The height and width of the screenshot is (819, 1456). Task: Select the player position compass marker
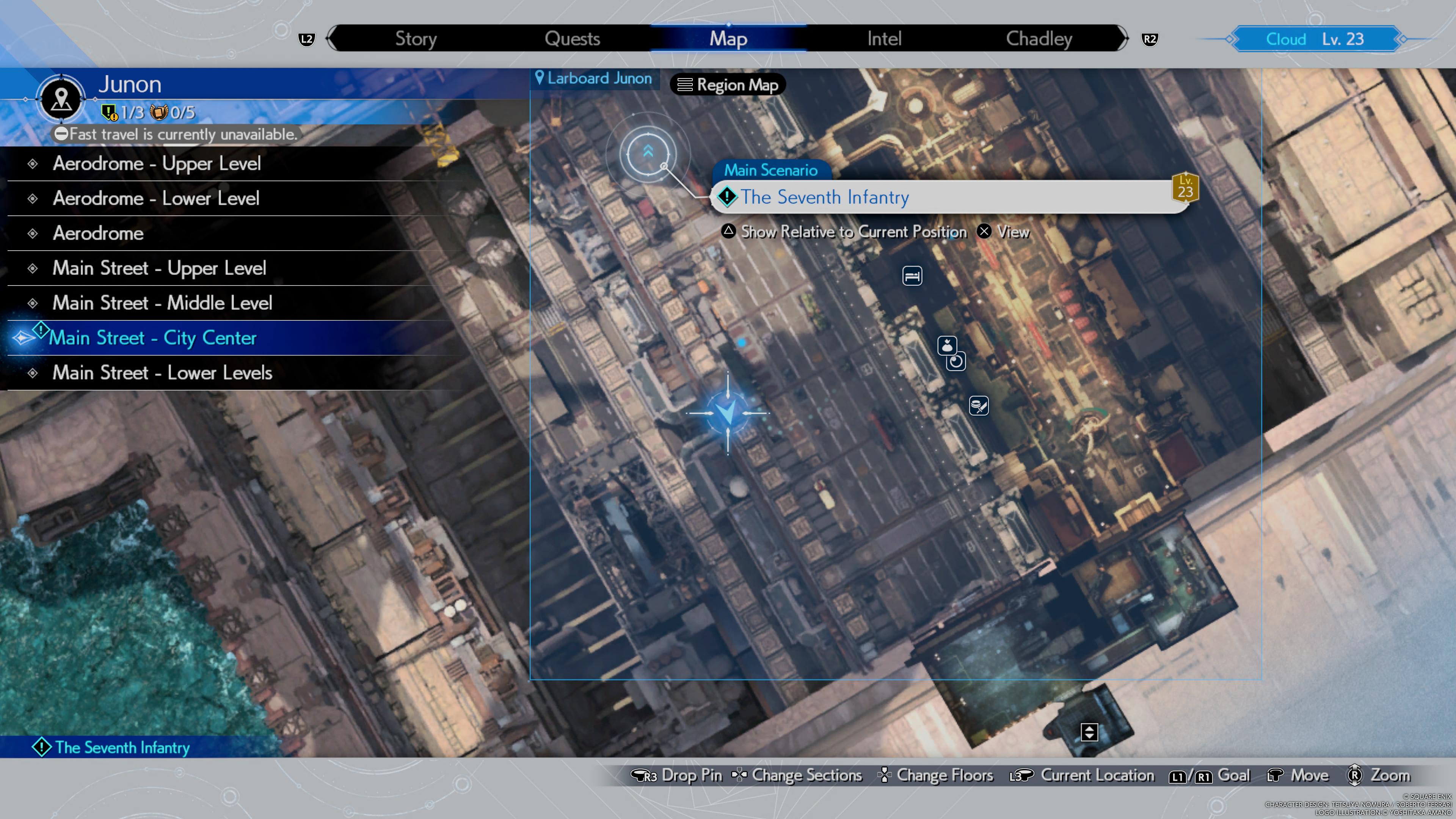[x=728, y=413]
